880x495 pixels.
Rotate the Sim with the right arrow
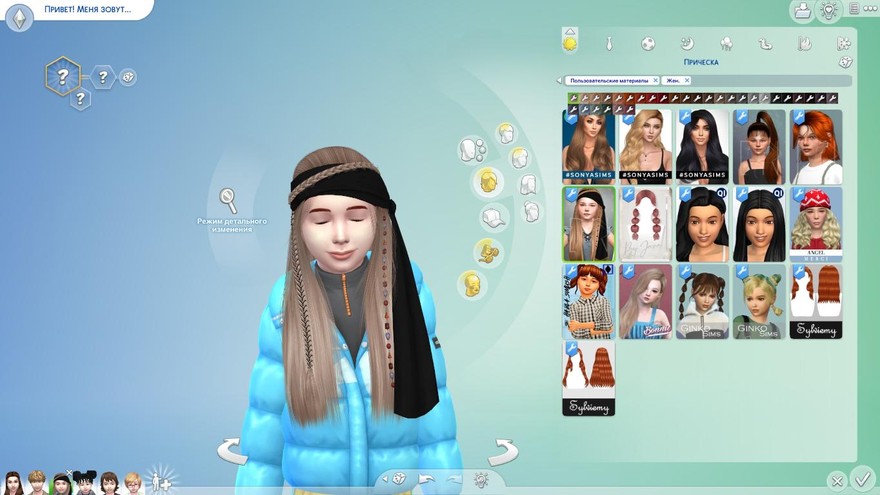(x=503, y=451)
